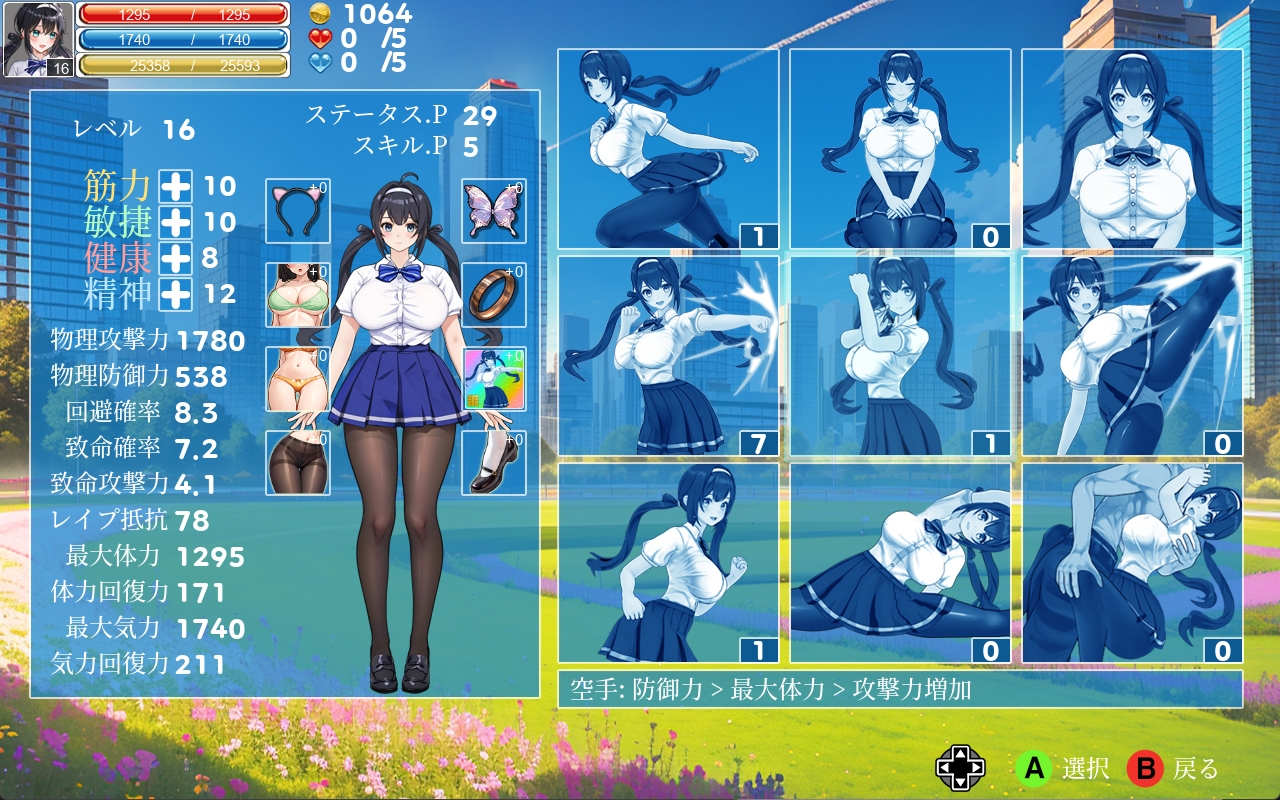Viewport: 1280px width, 800px height.
Task: Select the black loafer shoes slot
Action: tap(494, 463)
